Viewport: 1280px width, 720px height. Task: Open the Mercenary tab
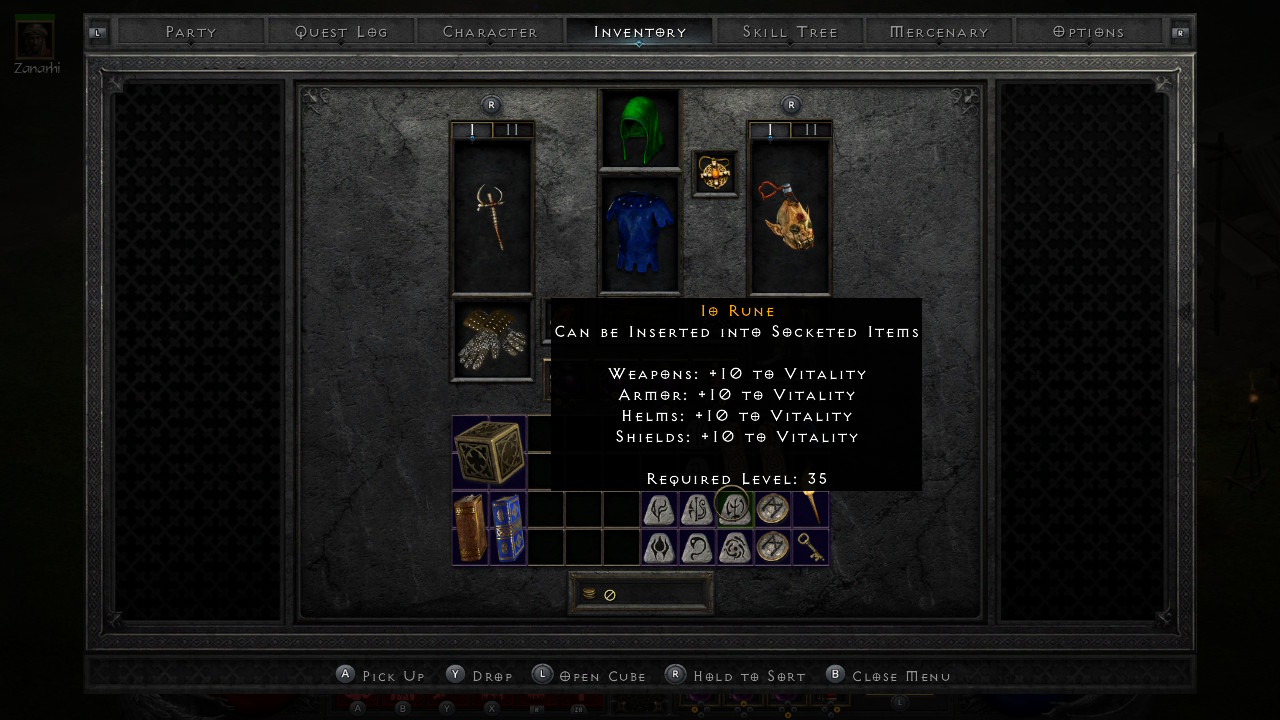point(939,32)
